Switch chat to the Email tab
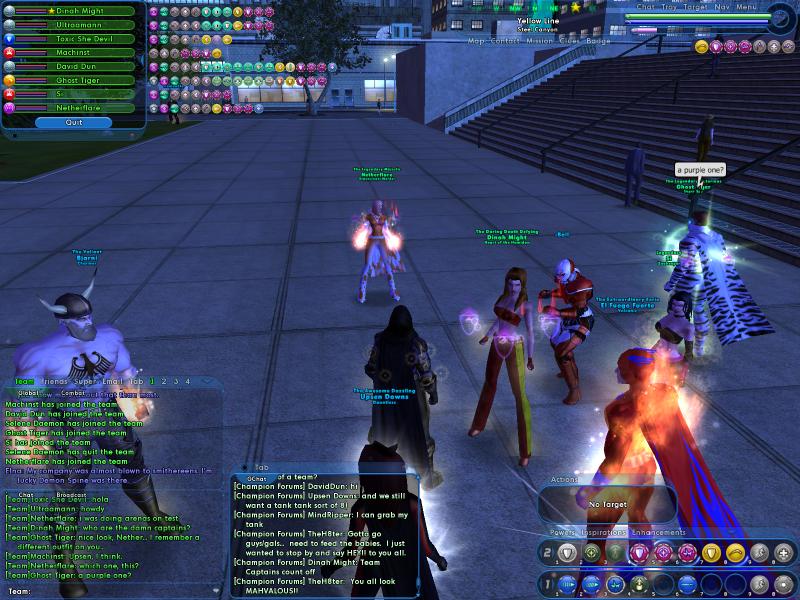 tap(111, 381)
